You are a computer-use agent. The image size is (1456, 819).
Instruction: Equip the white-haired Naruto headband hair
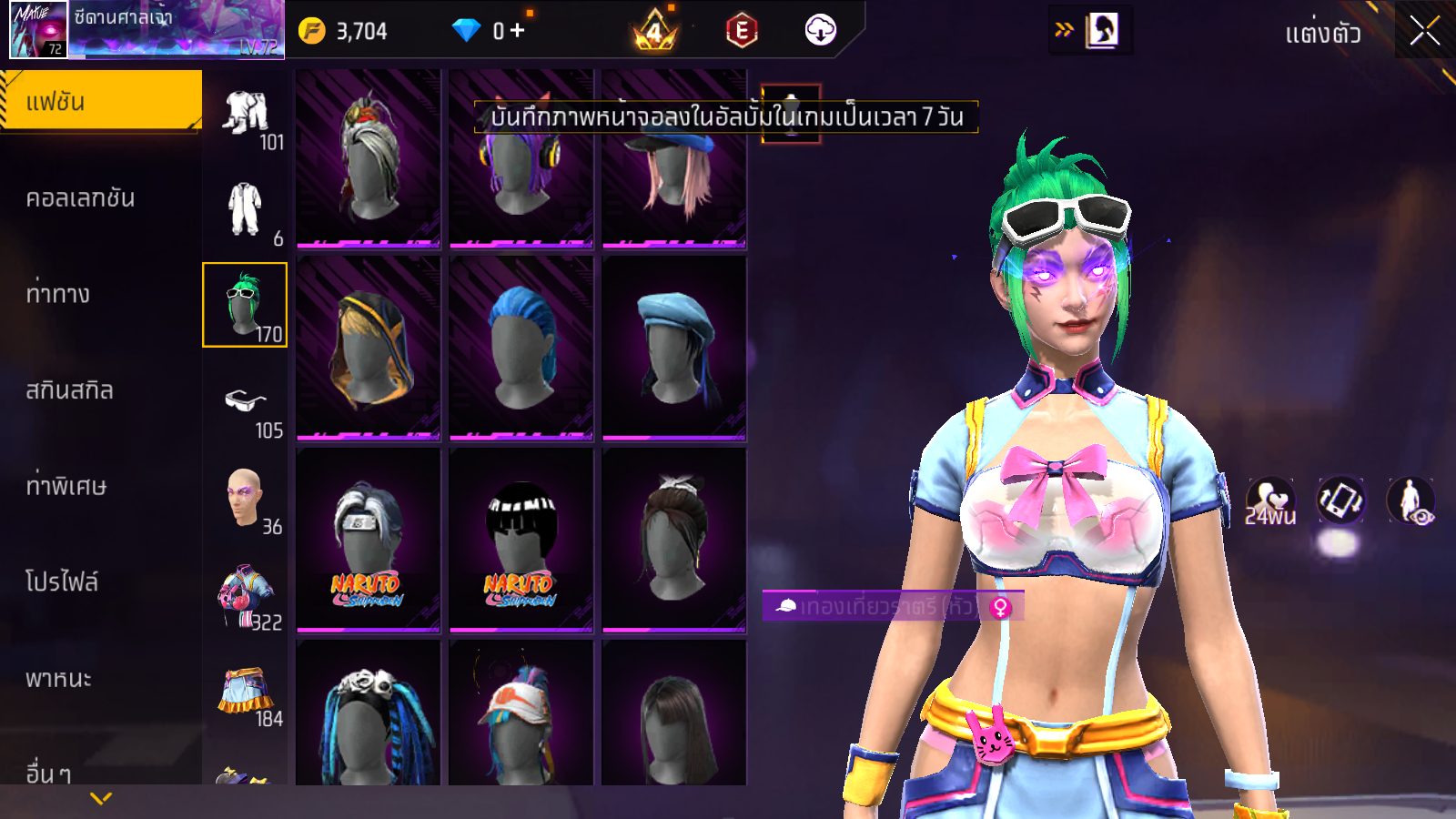368,540
